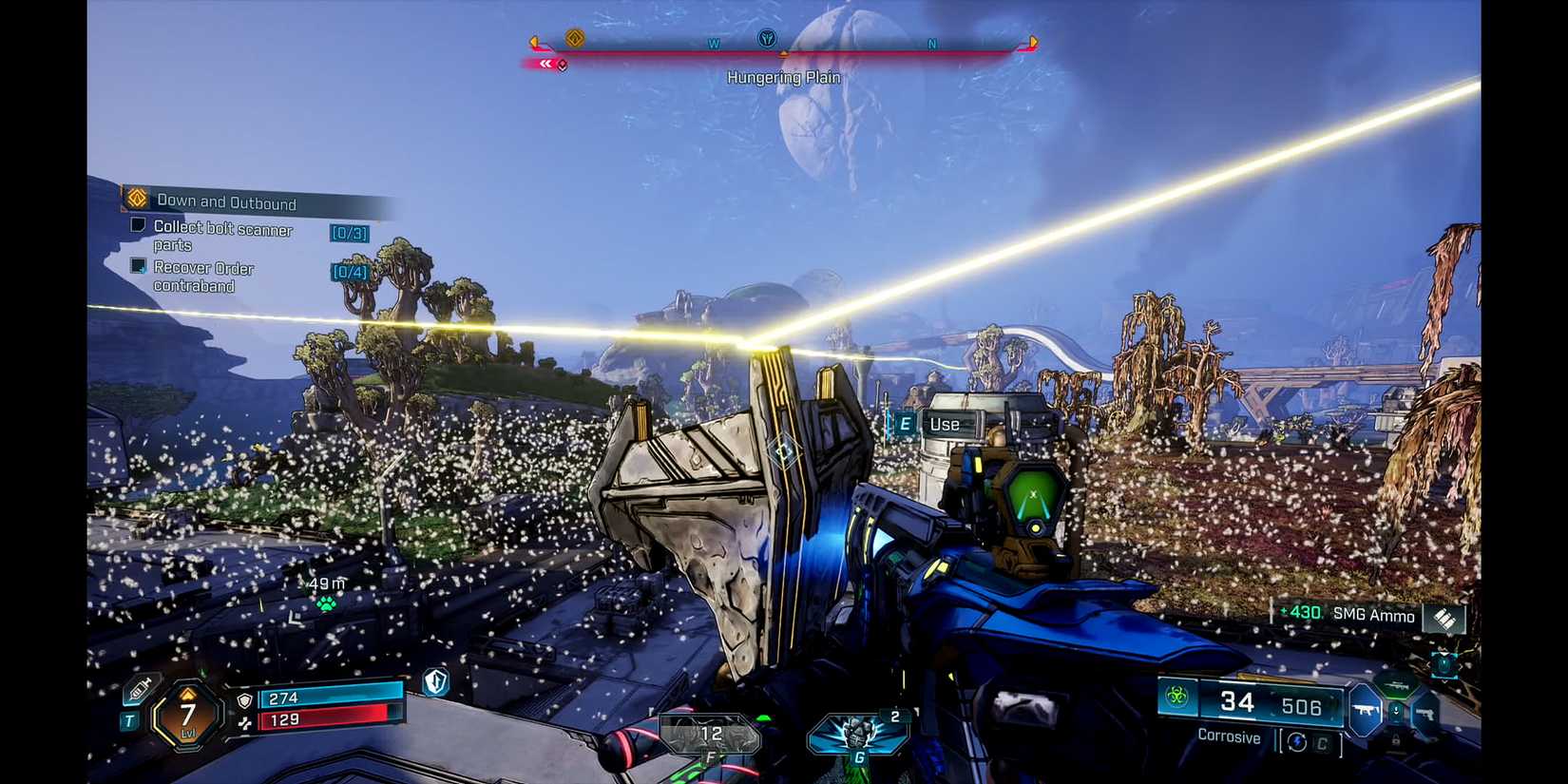1568x784 pixels.
Task: Select the SMG weapon slot icon
Action: pos(1367,709)
